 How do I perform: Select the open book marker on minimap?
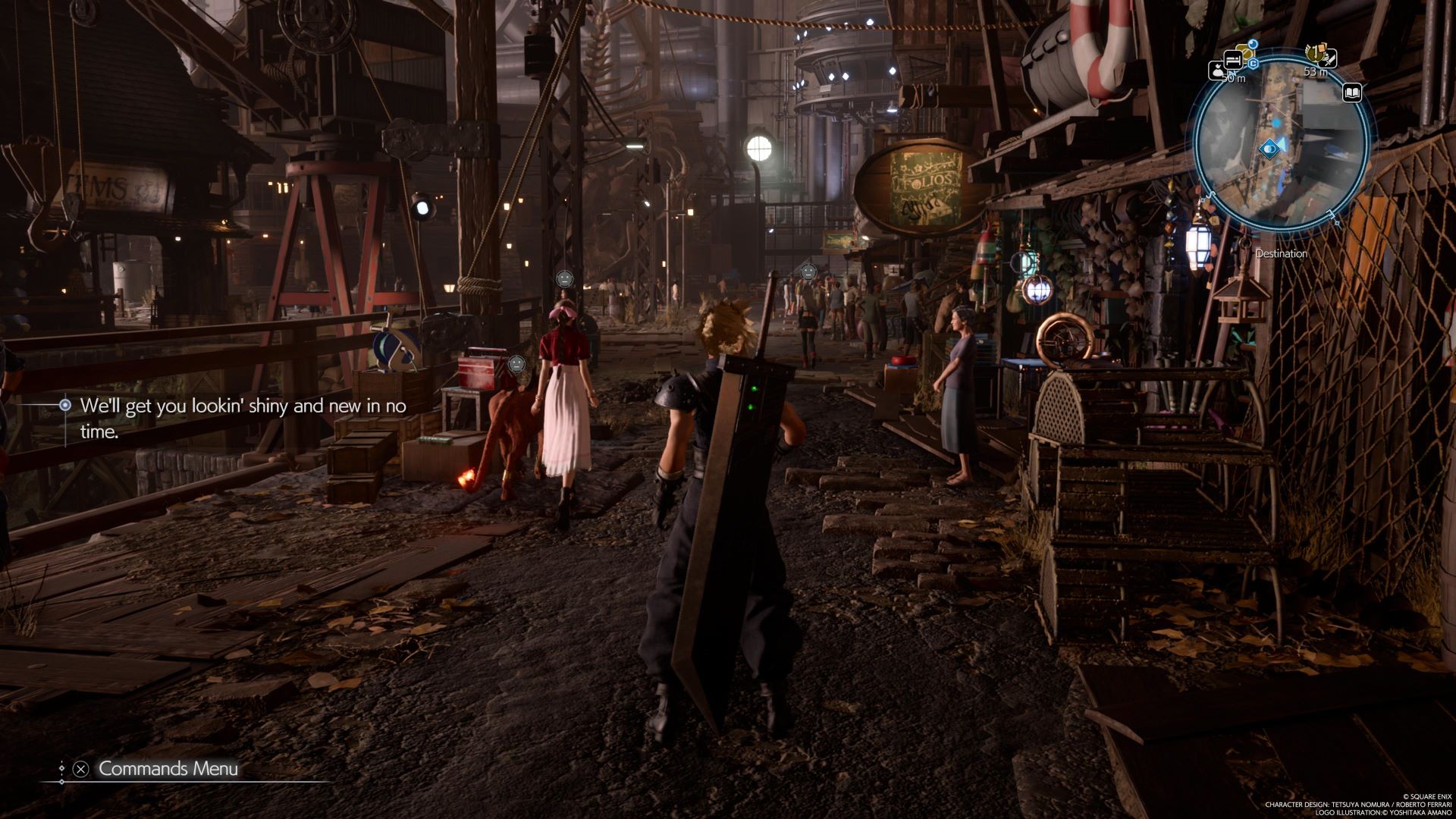point(1351,93)
